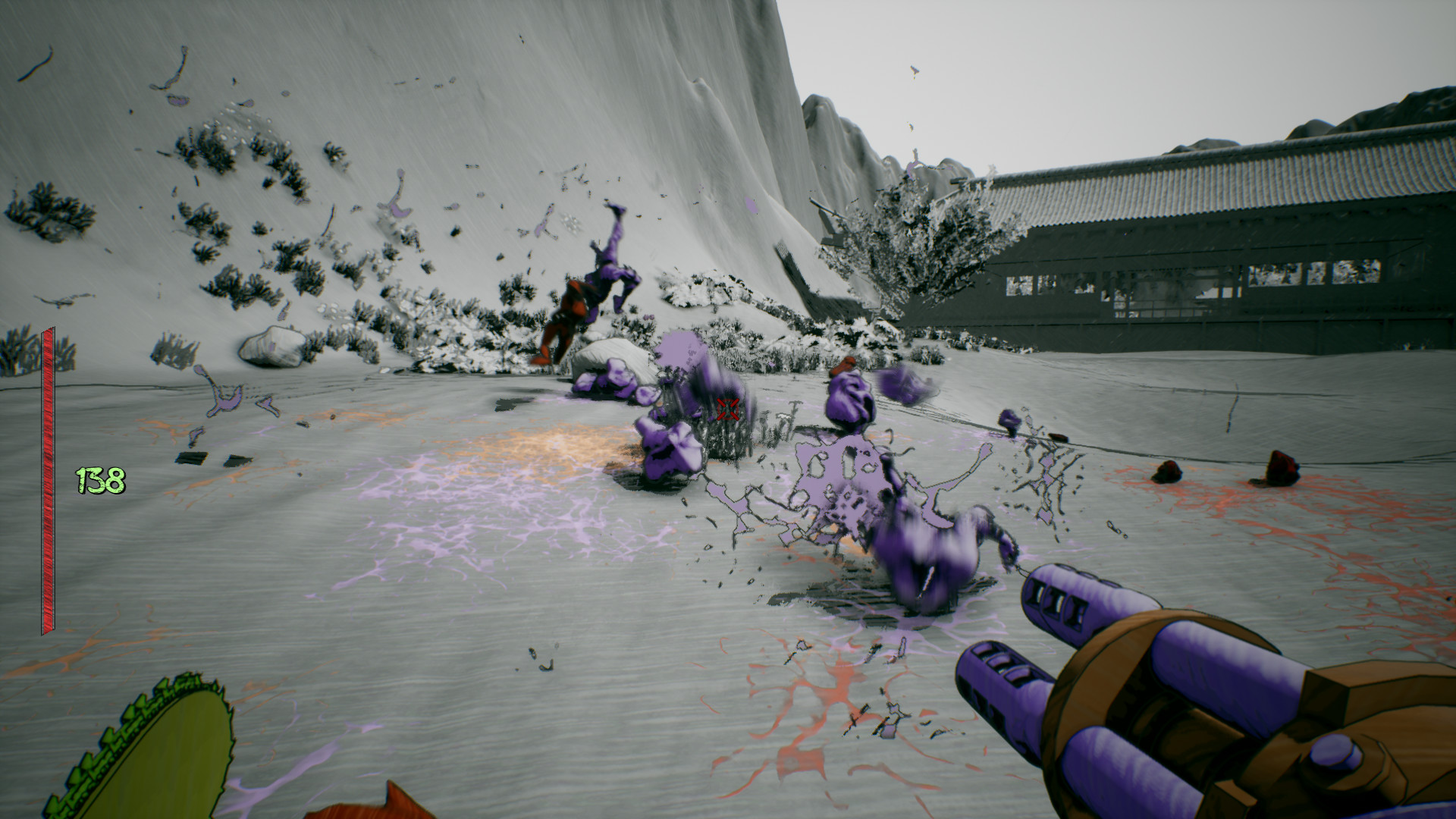Click the rightmost window of the temple wall
1456x819 pixels.
(x=1357, y=273)
